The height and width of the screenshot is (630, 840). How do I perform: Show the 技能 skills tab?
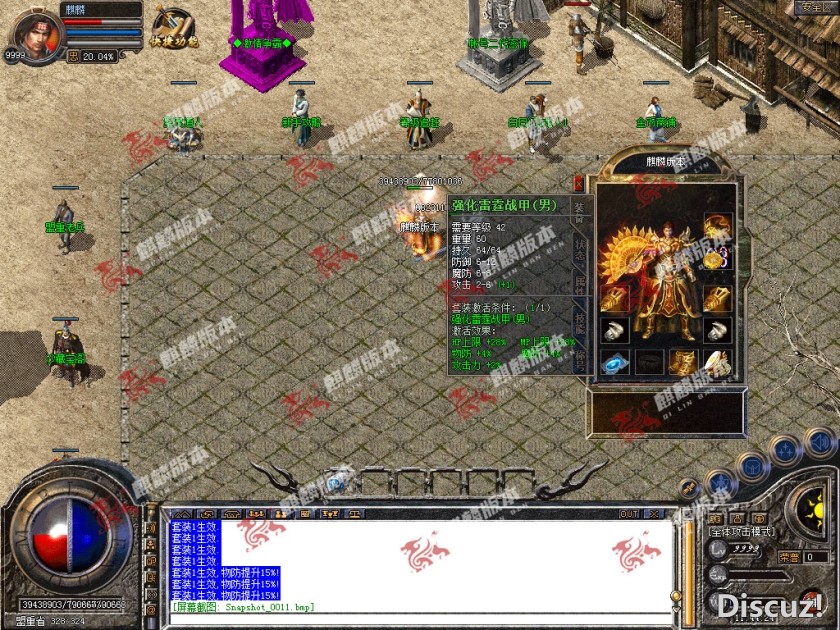pyautogui.click(x=580, y=319)
